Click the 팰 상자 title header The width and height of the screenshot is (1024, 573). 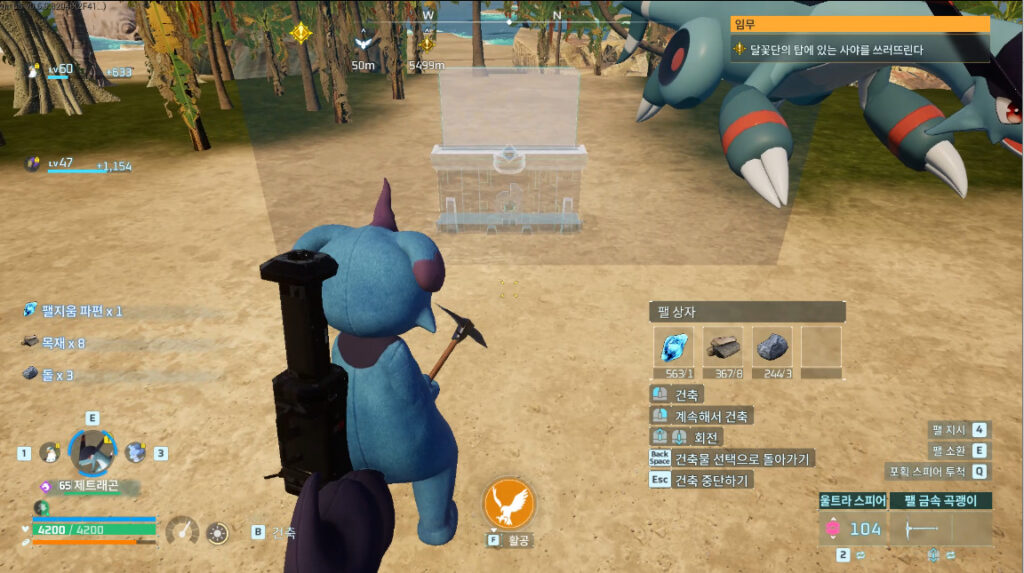tap(747, 312)
